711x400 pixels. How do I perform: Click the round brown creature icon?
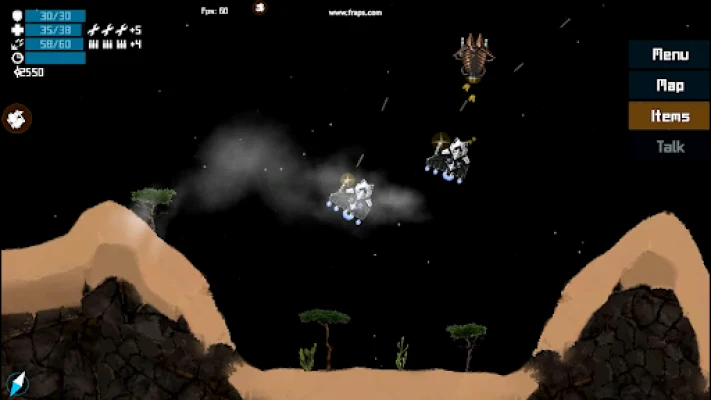tap(17, 118)
